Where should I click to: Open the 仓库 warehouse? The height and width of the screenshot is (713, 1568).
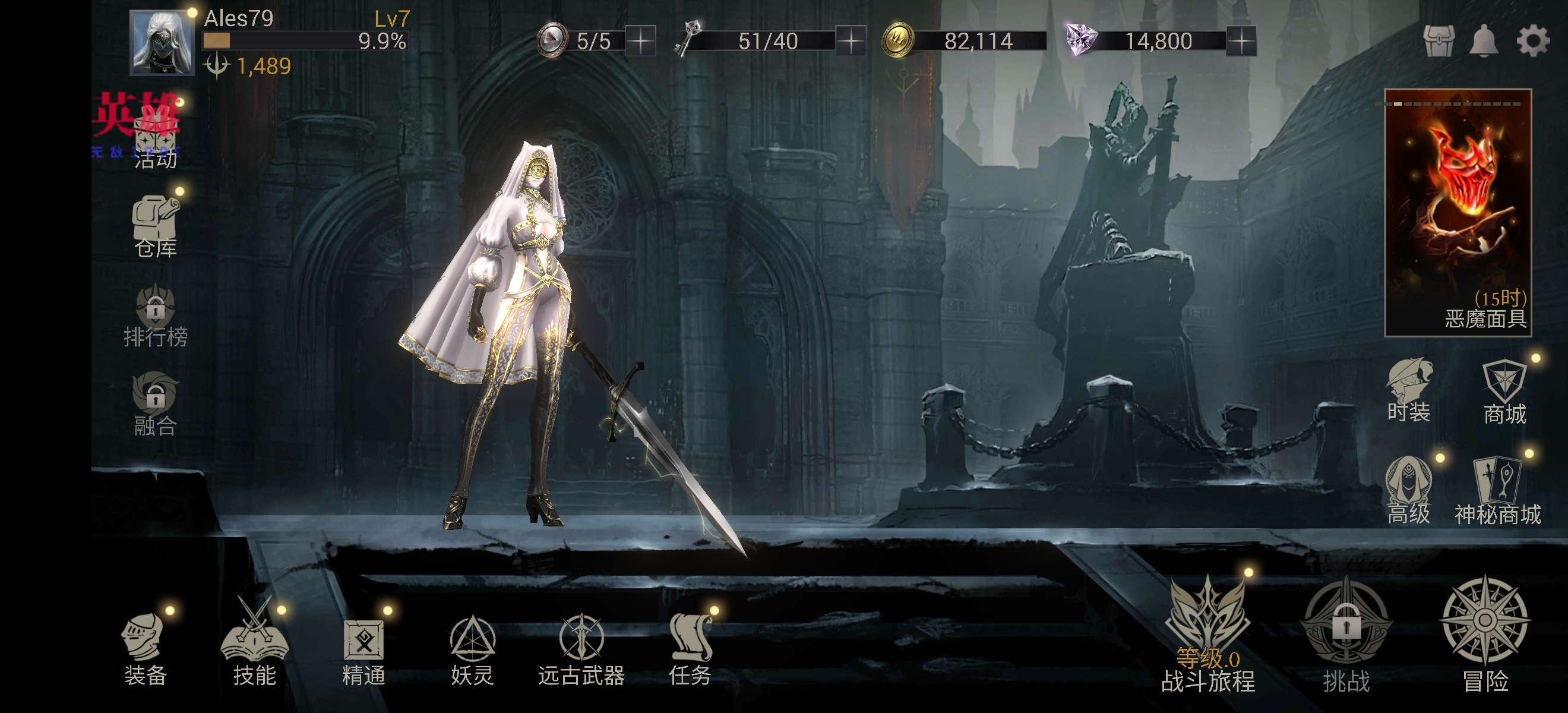155,226
